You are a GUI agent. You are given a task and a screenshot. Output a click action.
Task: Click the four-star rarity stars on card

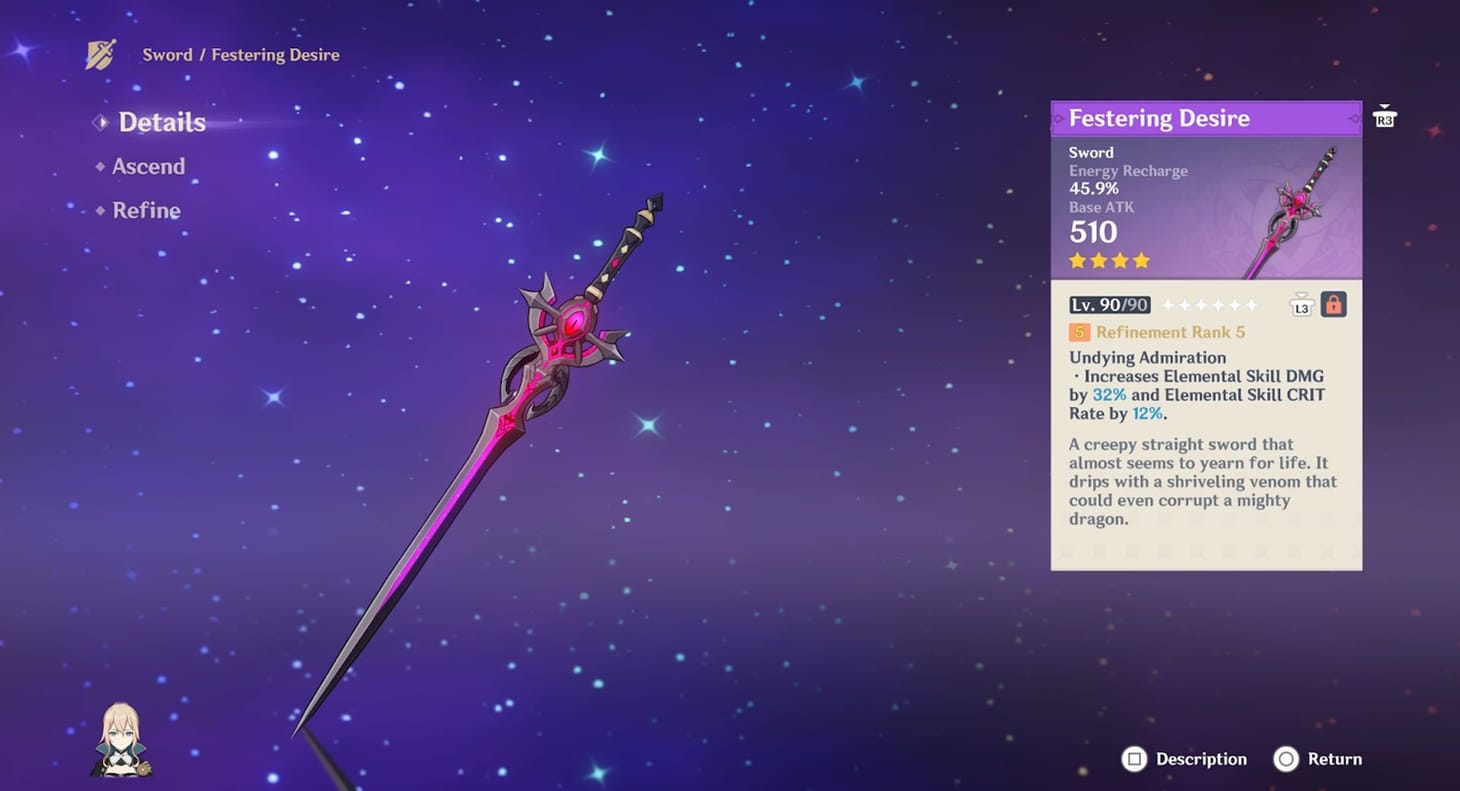point(1107,260)
